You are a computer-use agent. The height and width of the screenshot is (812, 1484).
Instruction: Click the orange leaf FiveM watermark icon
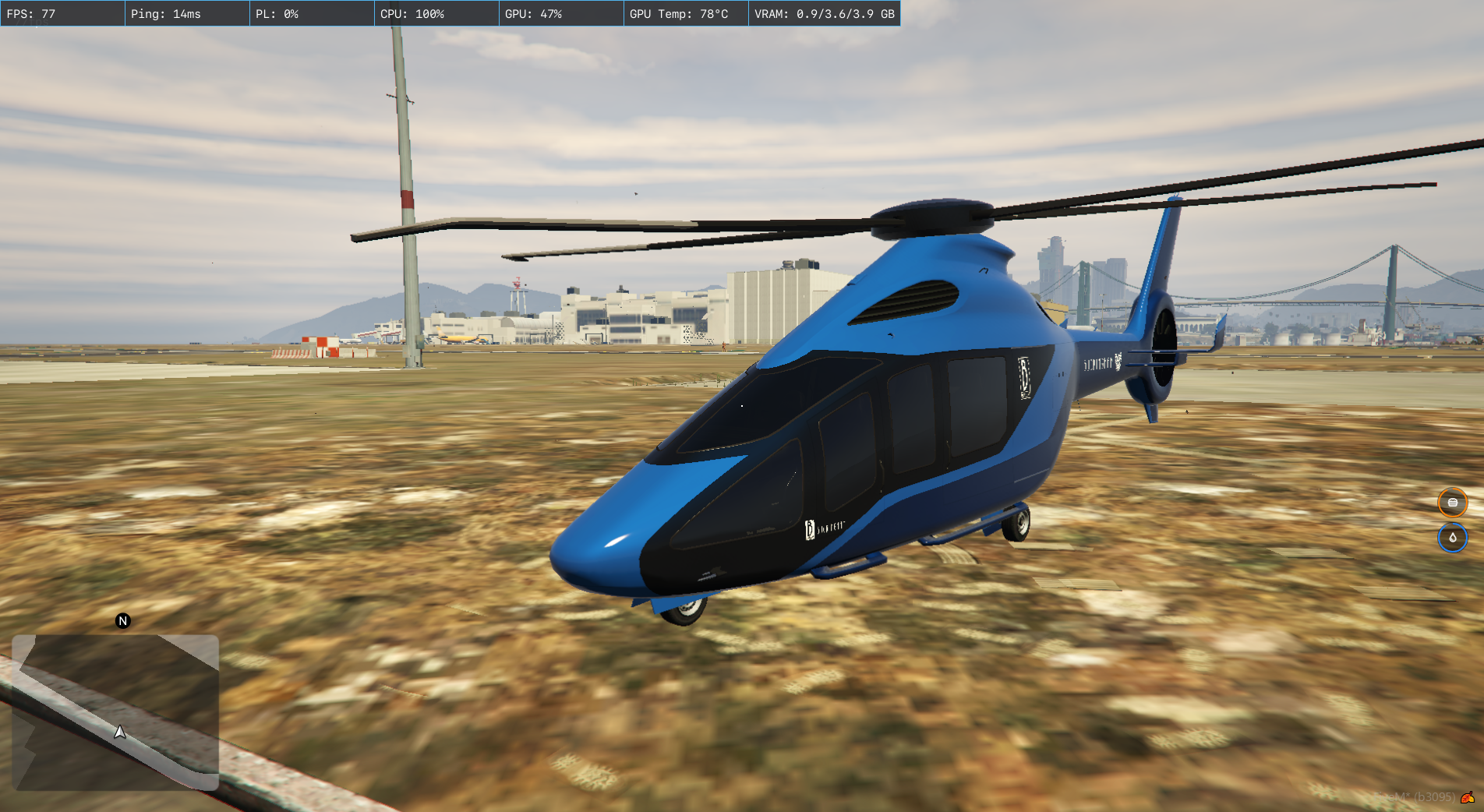[1468, 797]
